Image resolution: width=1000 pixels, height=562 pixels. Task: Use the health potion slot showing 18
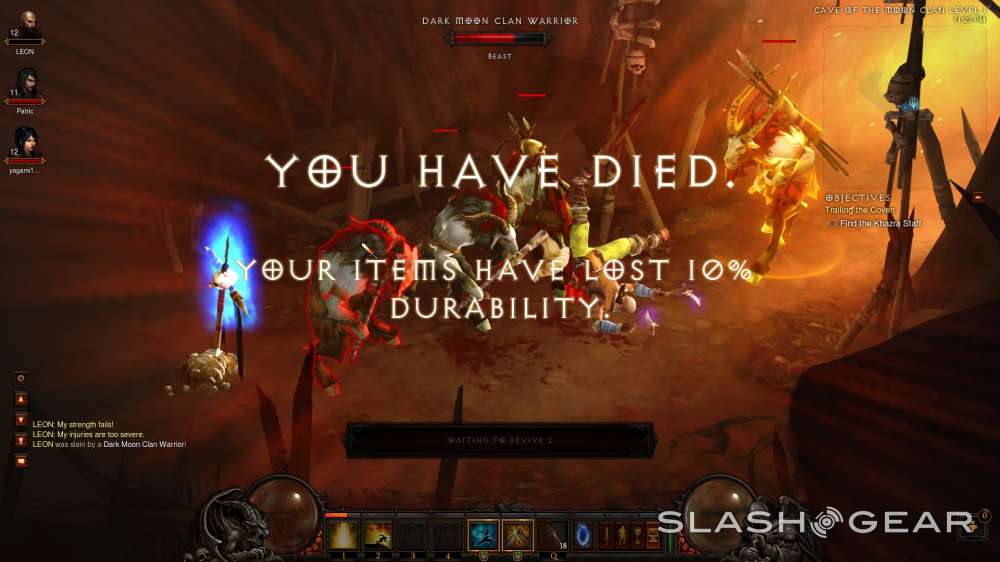551,535
